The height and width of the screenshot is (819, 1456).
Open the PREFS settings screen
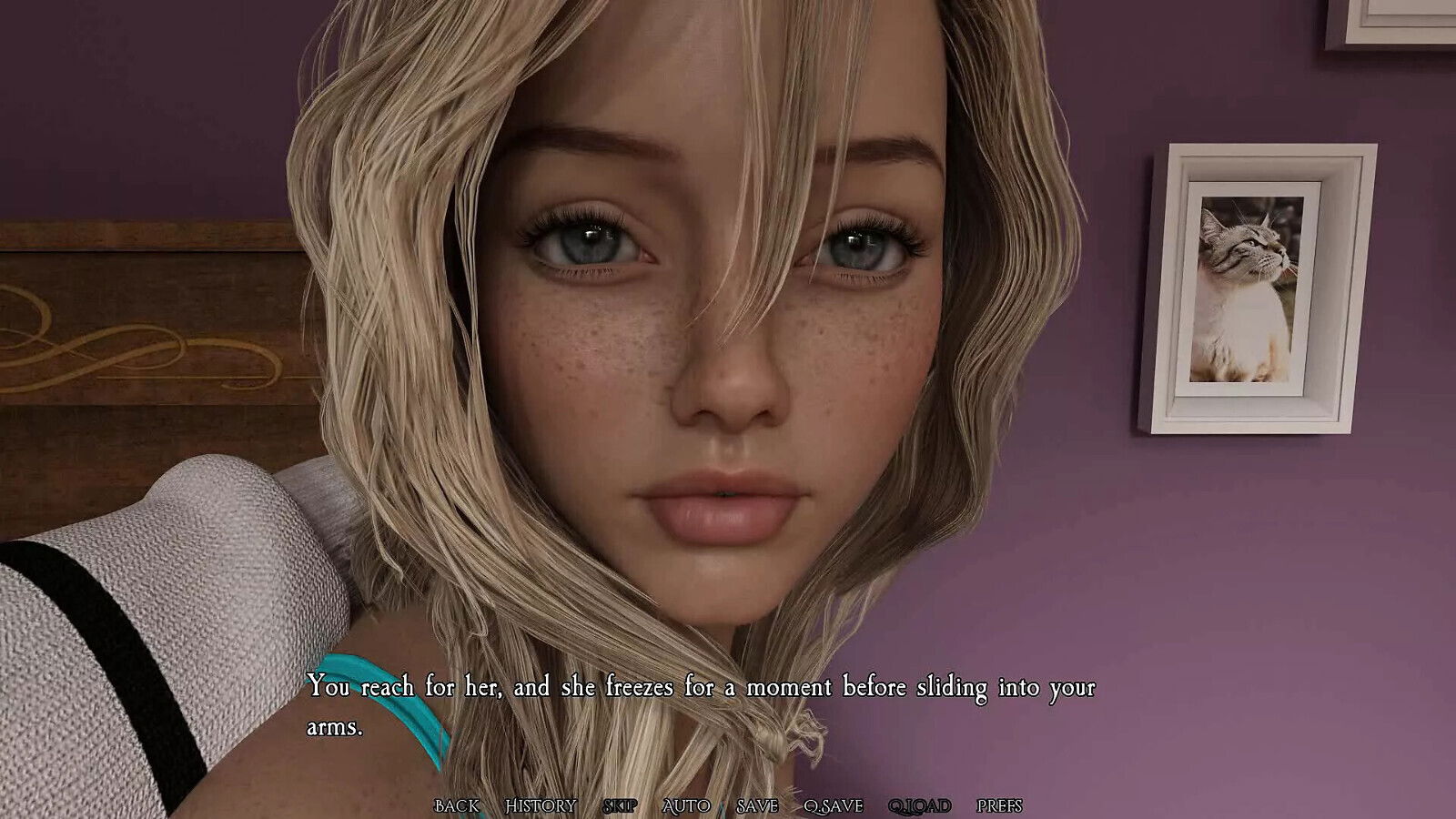tap(999, 805)
